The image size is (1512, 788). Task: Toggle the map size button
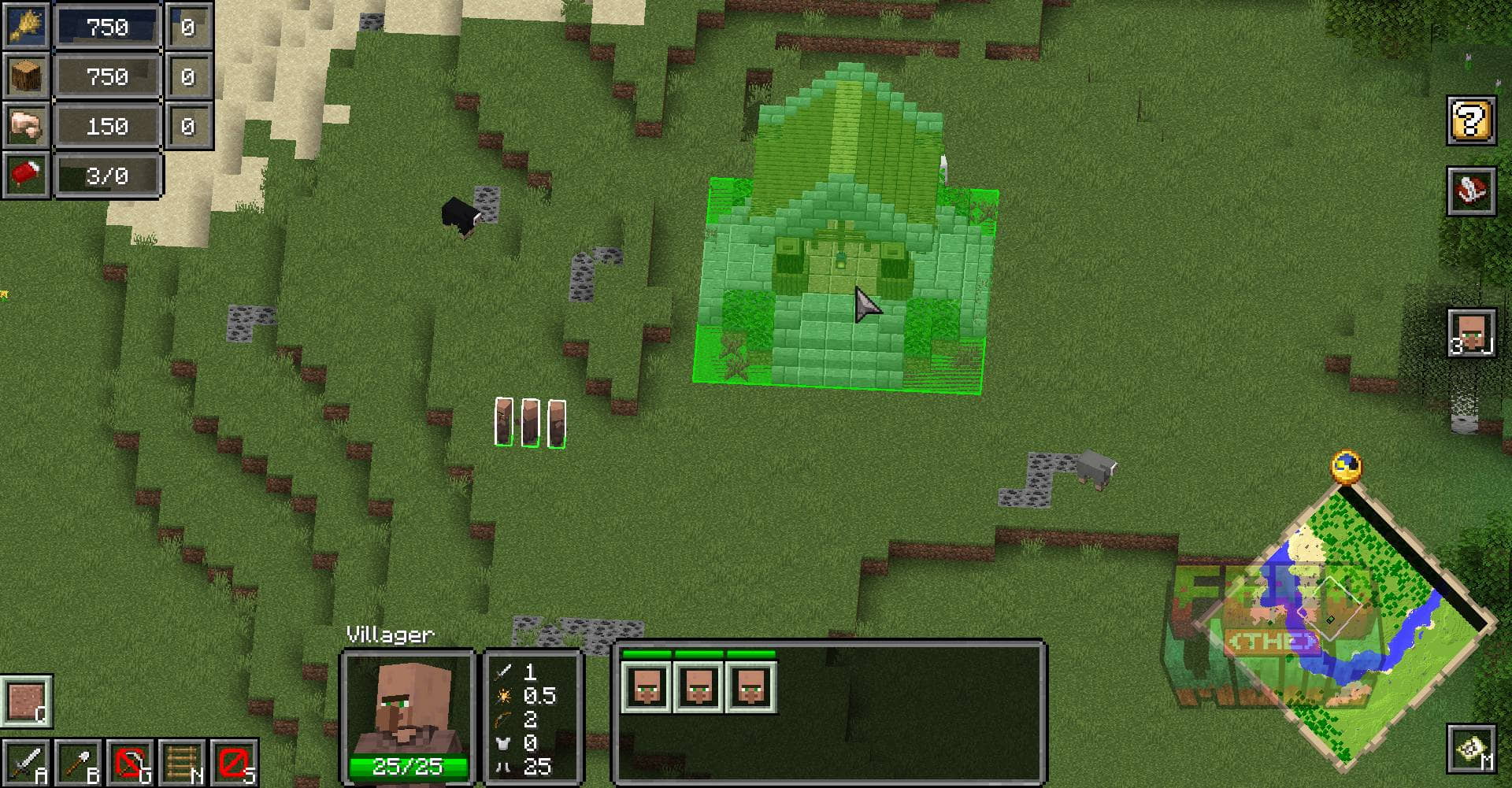(x=1470, y=749)
